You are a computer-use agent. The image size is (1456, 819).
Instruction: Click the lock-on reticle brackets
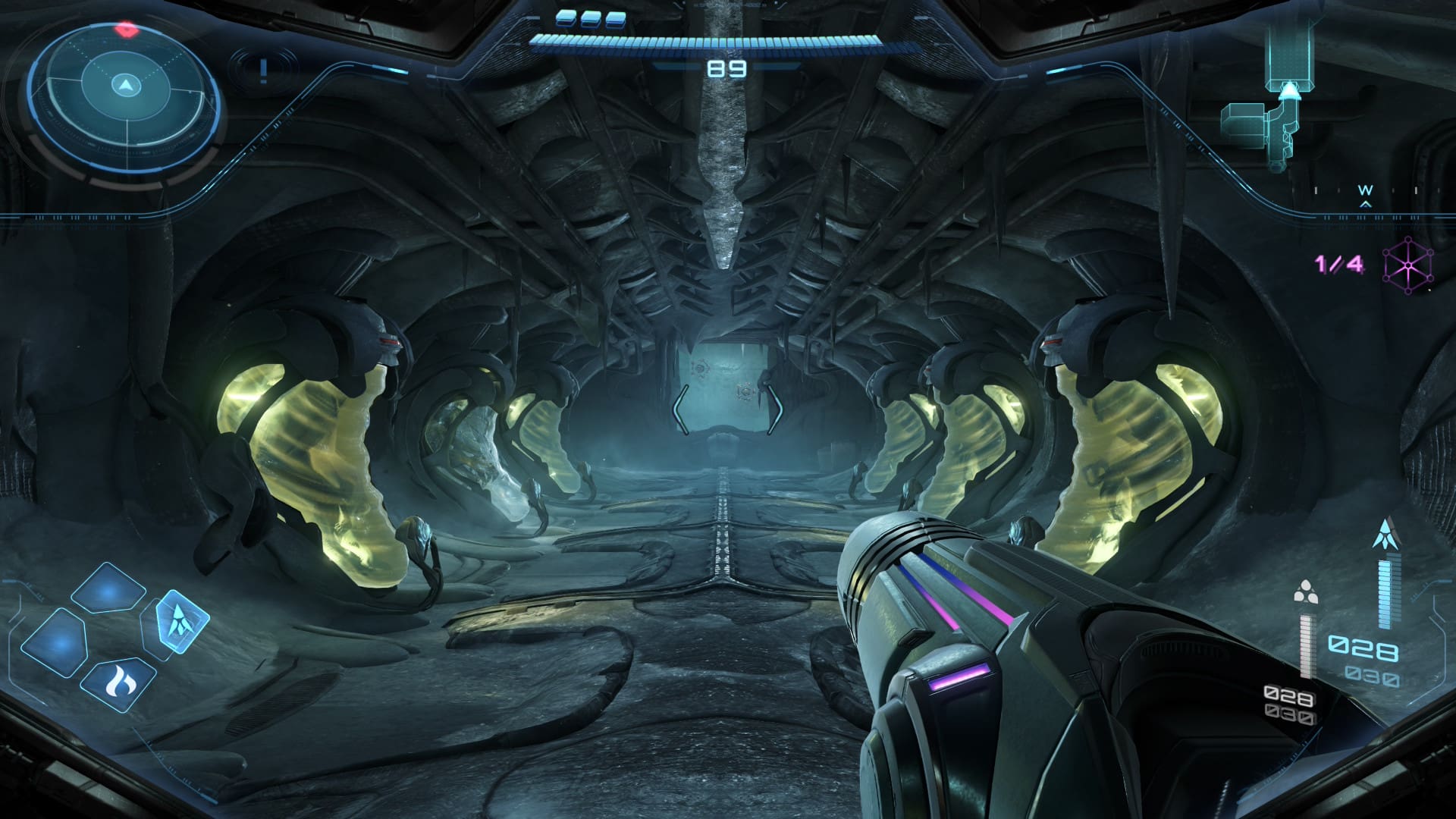(x=728, y=409)
